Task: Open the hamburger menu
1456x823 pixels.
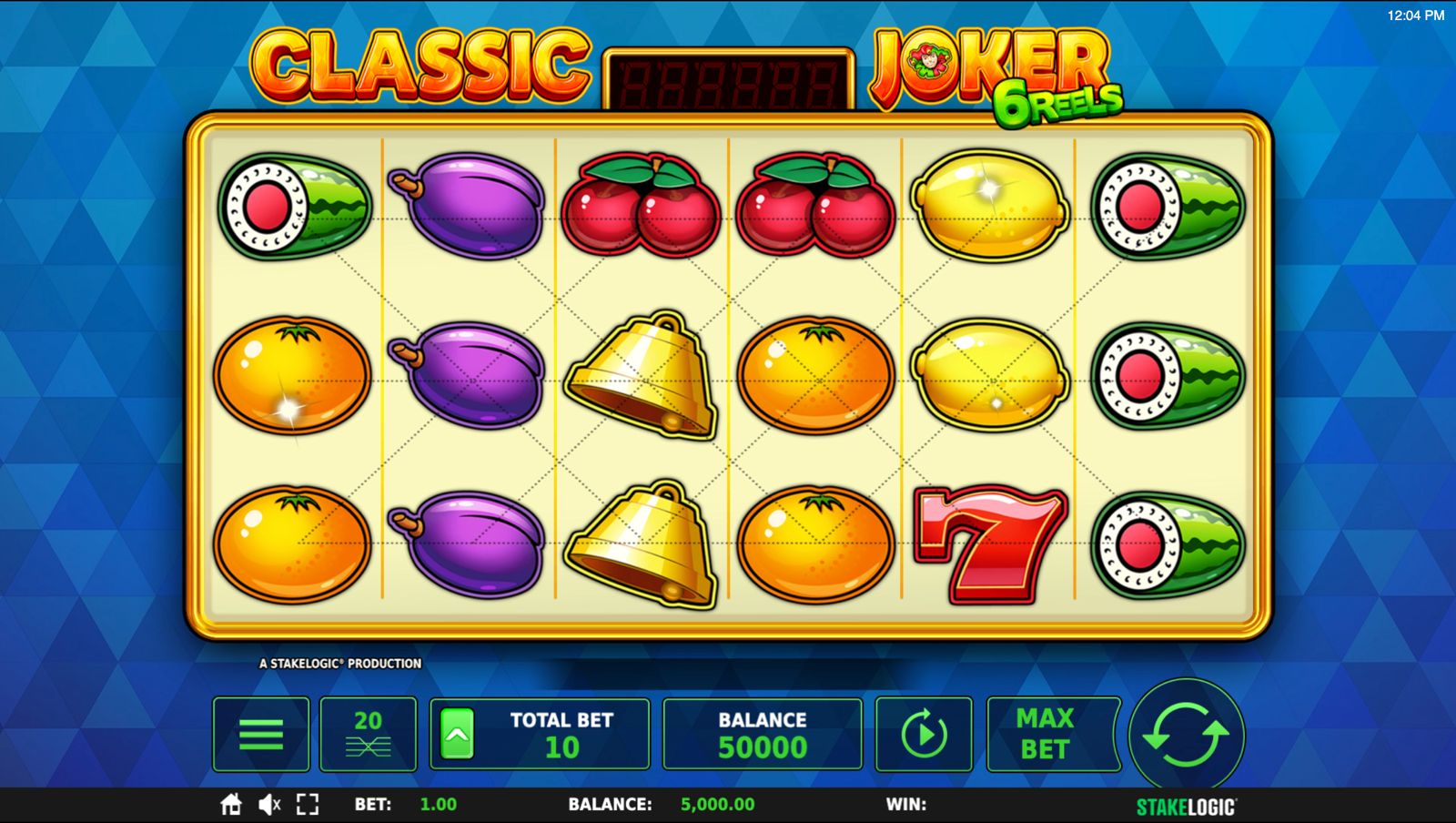Action: point(261,734)
